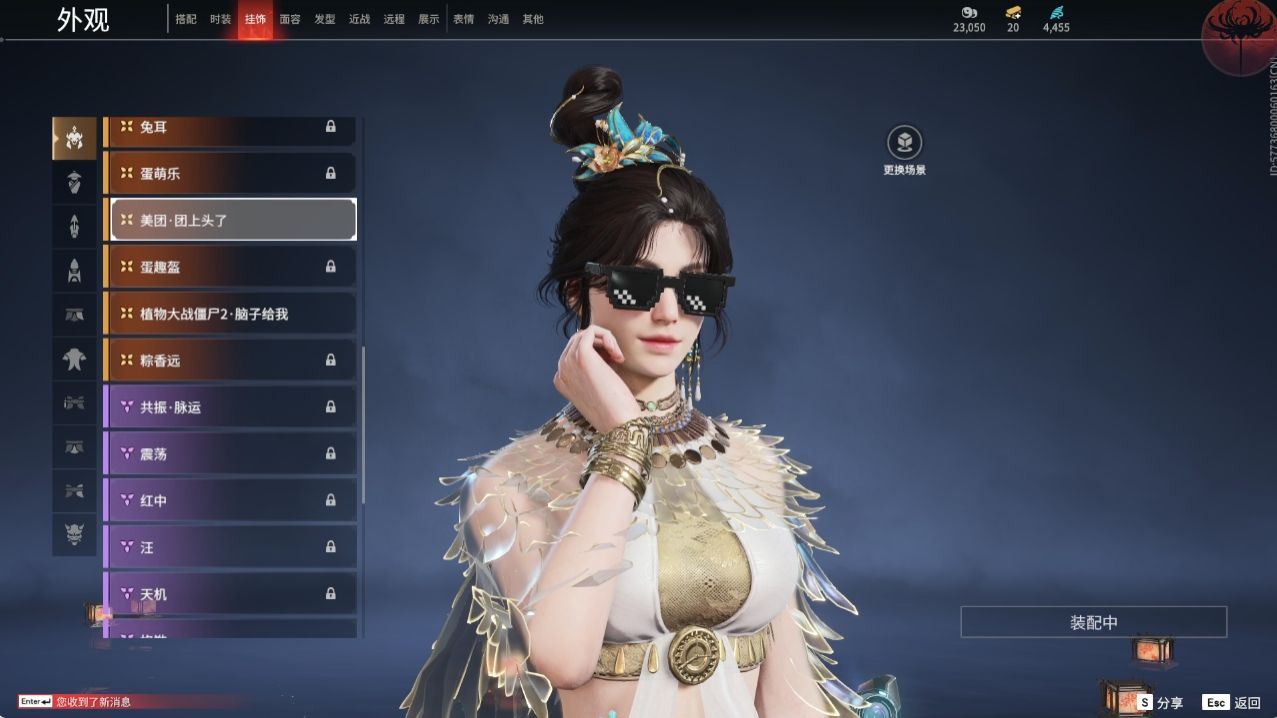This screenshot has width=1277, height=718.
Task: Choose the 表情 tab
Action: point(463,19)
